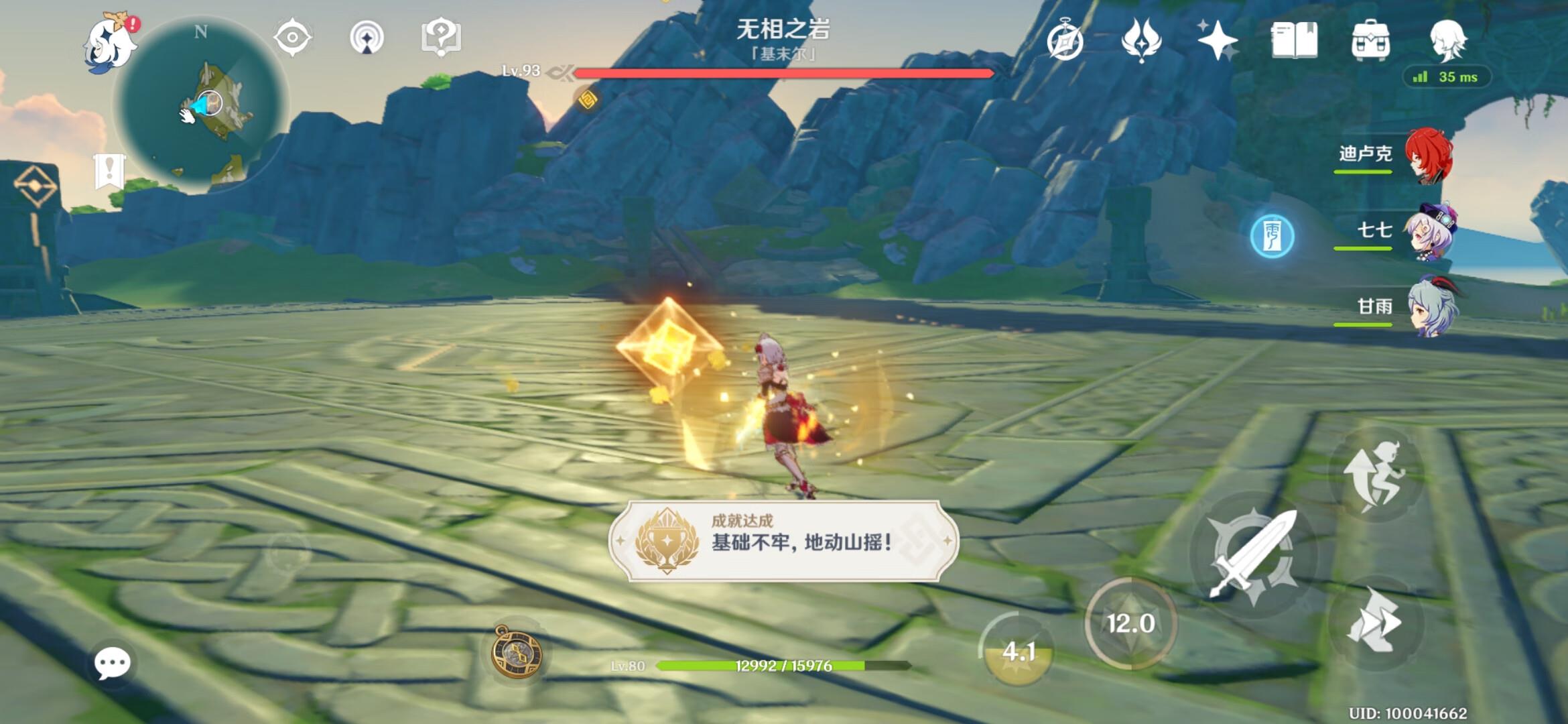View the 基础不牢，地动山摇 achievement popup
The height and width of the screenshot is (724, 1568).
coord(783,540)
